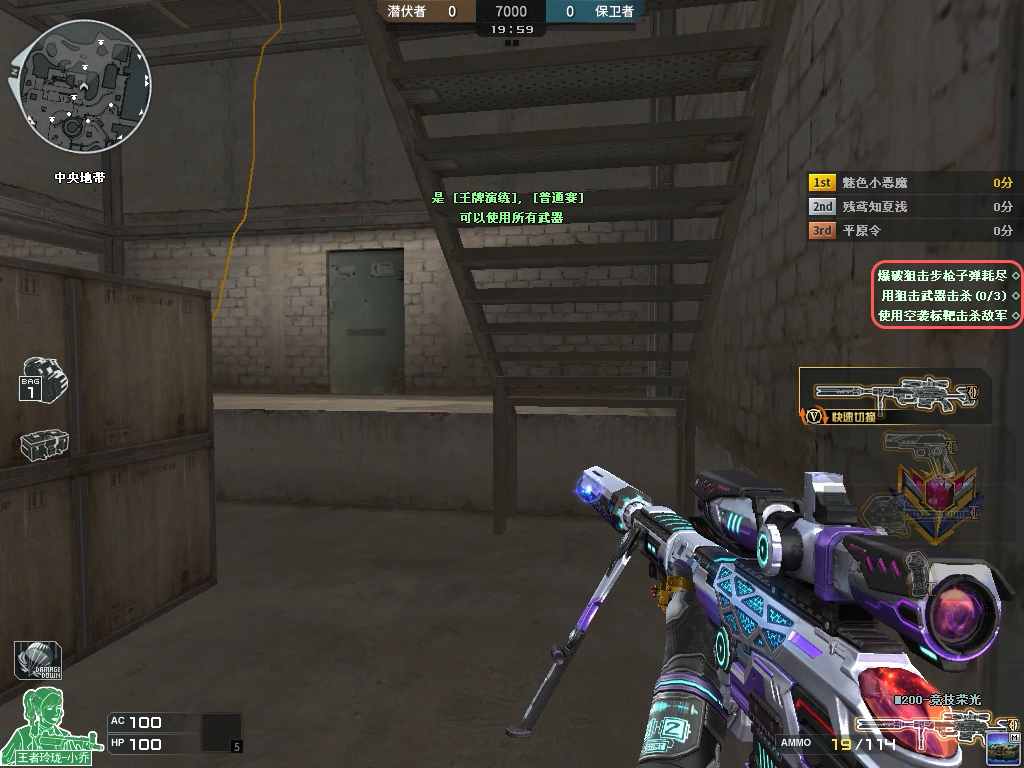Click the Damage Down parachute icon
The width and height of the screenshot is (1024, 768).
(39, 661)
